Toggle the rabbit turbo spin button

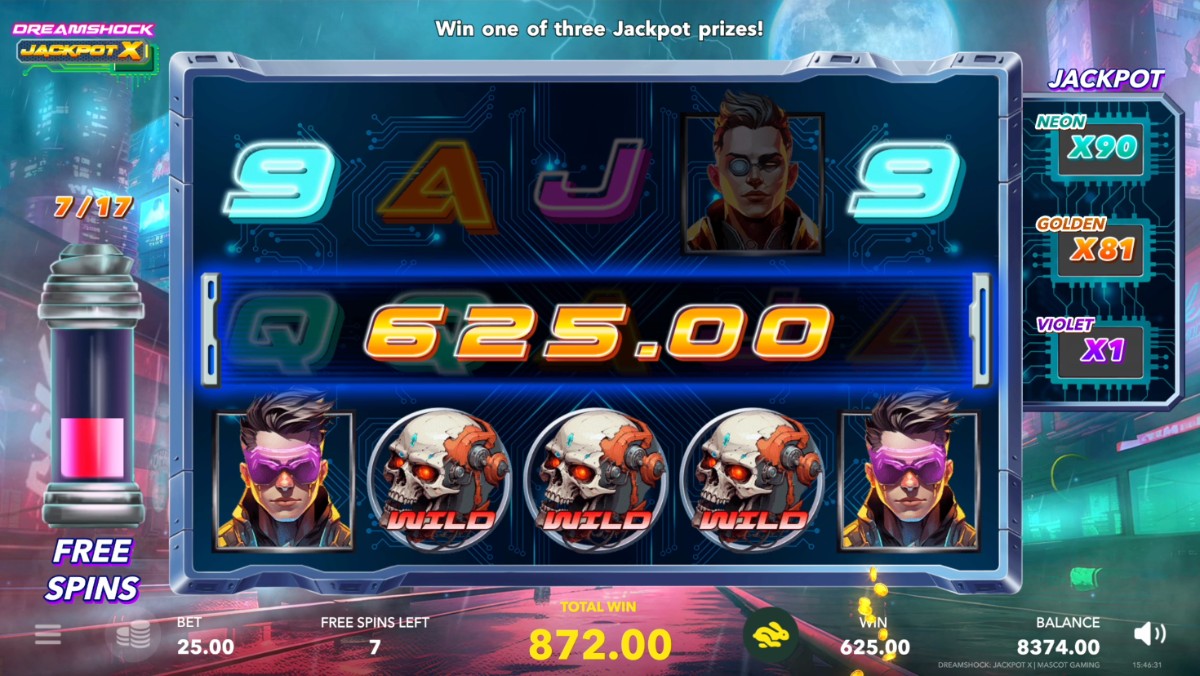[770, 634]
